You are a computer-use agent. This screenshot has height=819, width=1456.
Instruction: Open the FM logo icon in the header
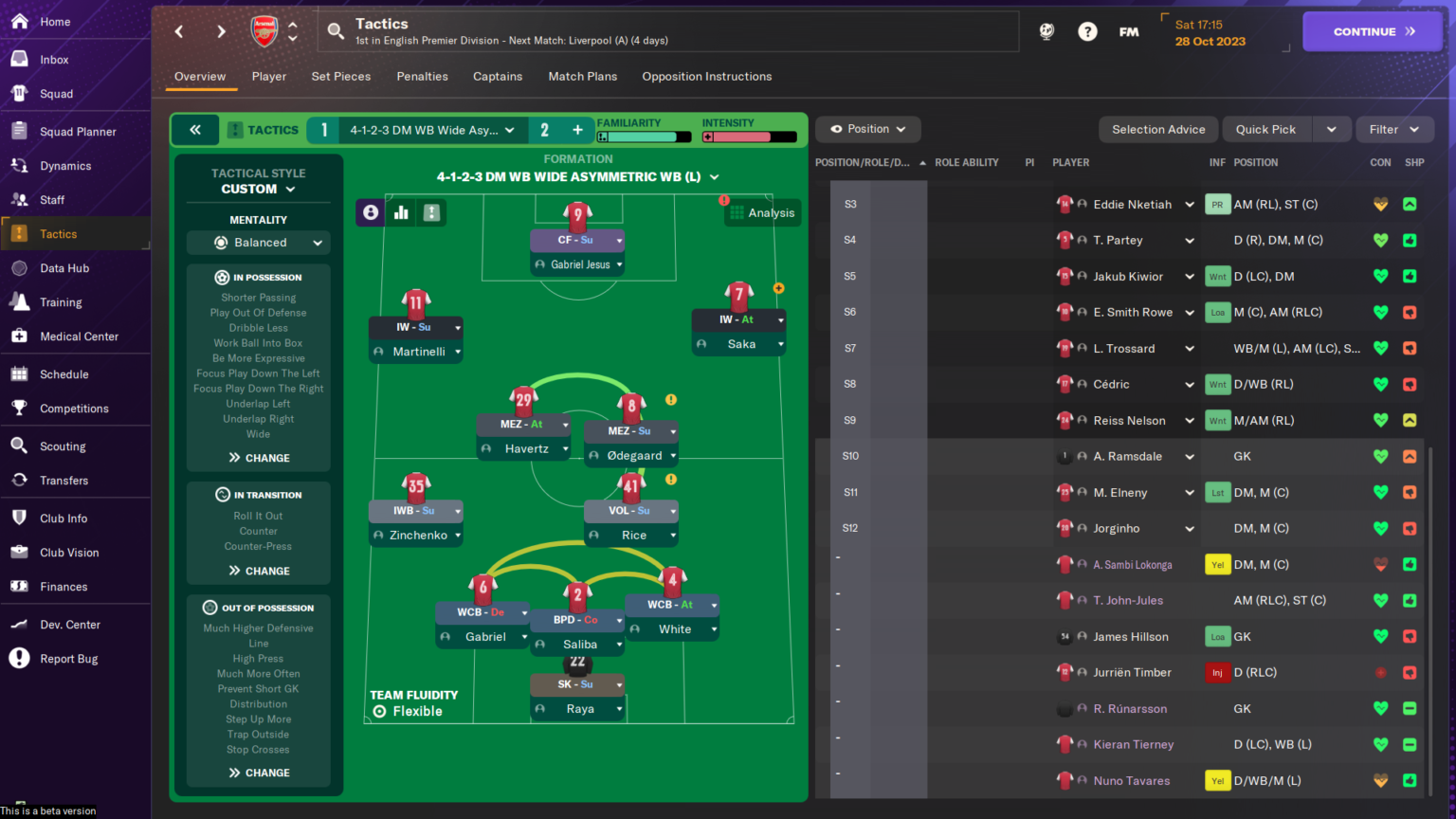point(1128,31)
